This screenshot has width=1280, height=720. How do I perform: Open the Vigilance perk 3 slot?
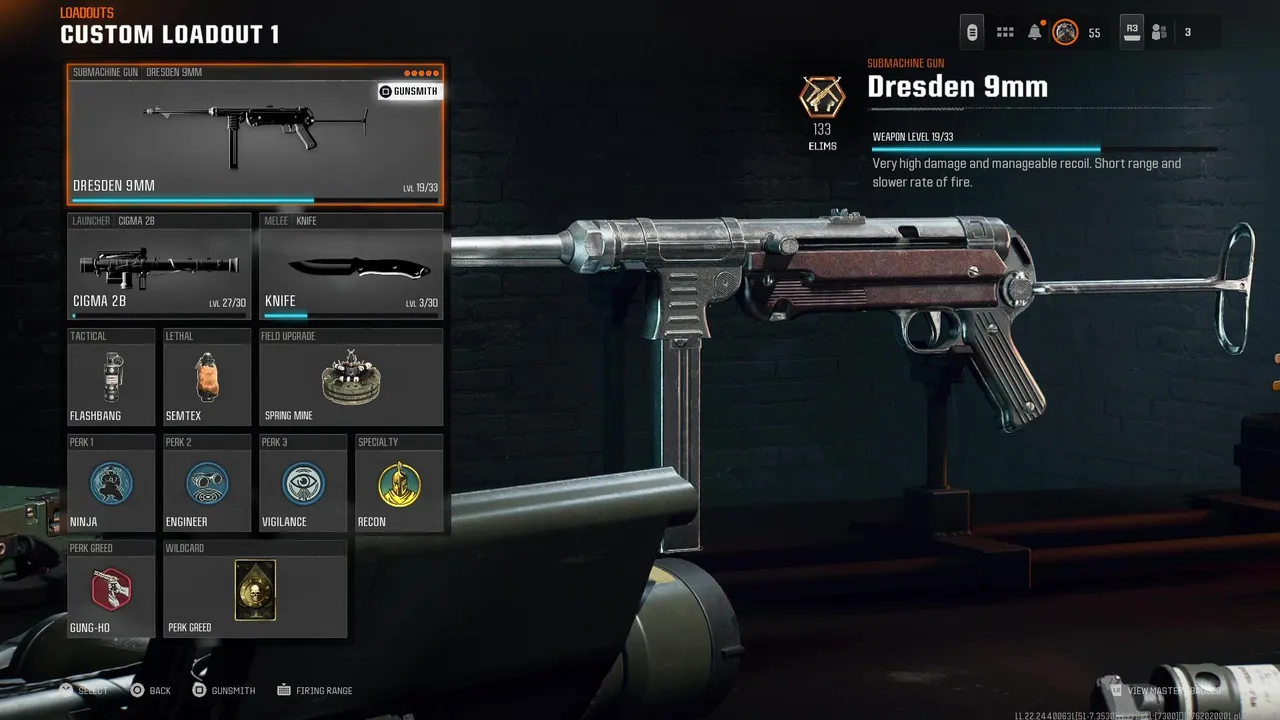click(303, 484)
